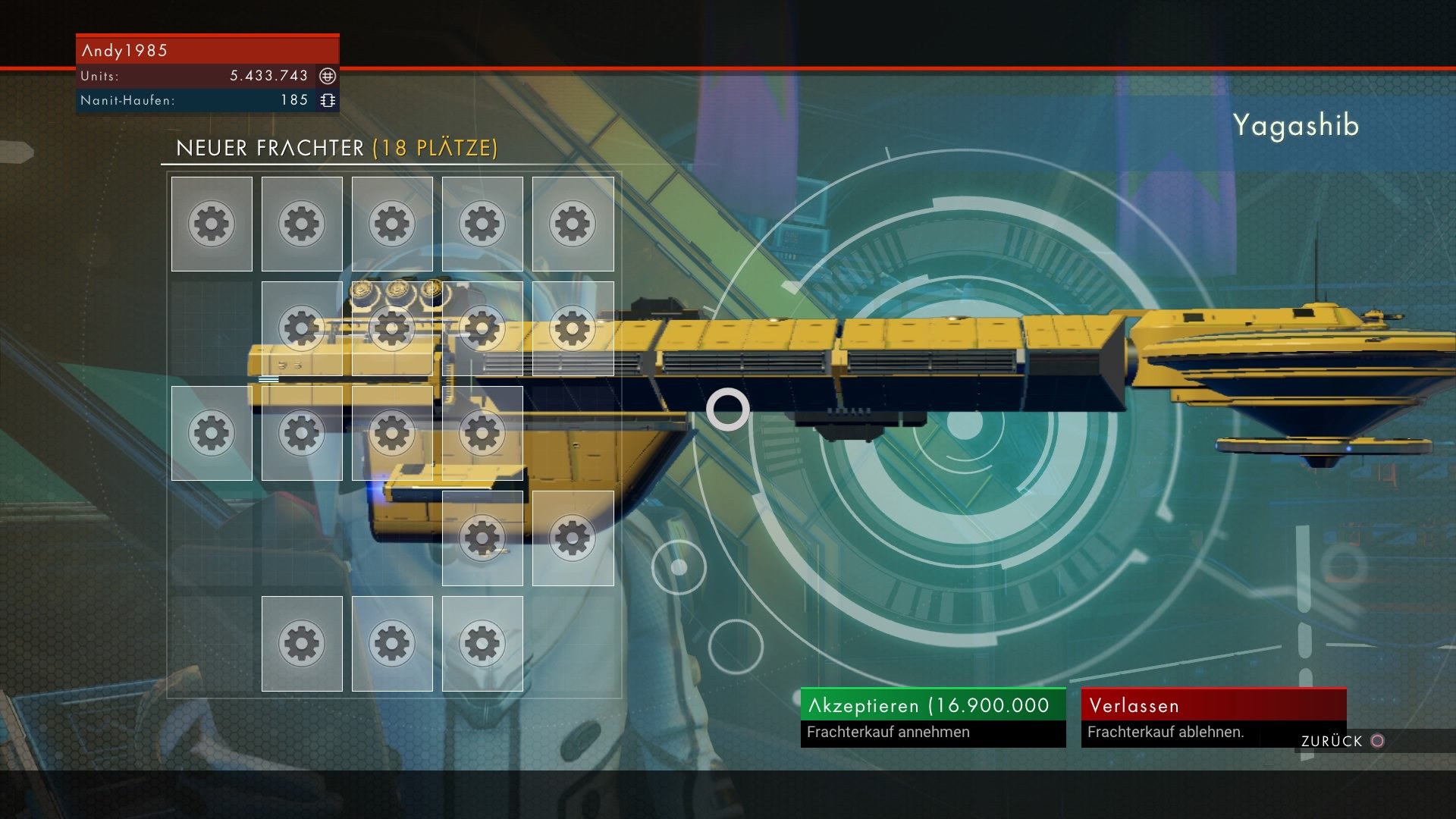Click the Nanit-Haufen stack icon
This screenshot has width=1456, height=819.
click(x=327, y=99)
